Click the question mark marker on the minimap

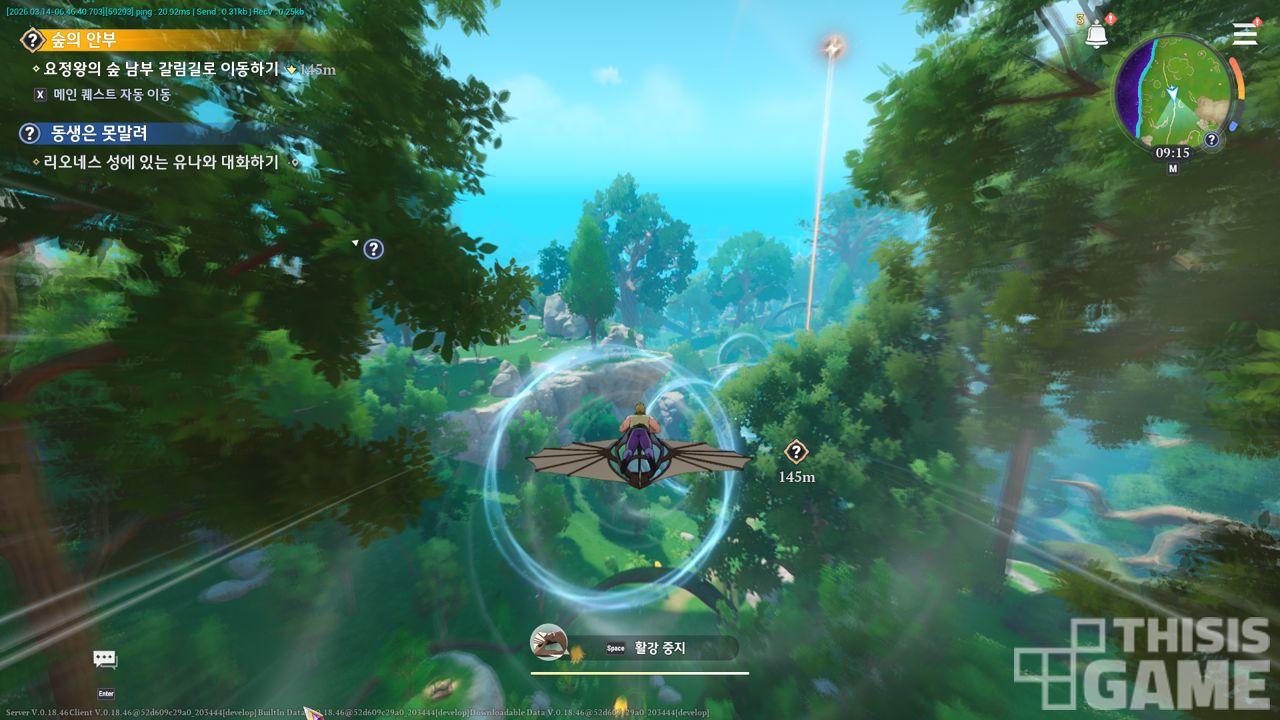(x=1211, y=140)
